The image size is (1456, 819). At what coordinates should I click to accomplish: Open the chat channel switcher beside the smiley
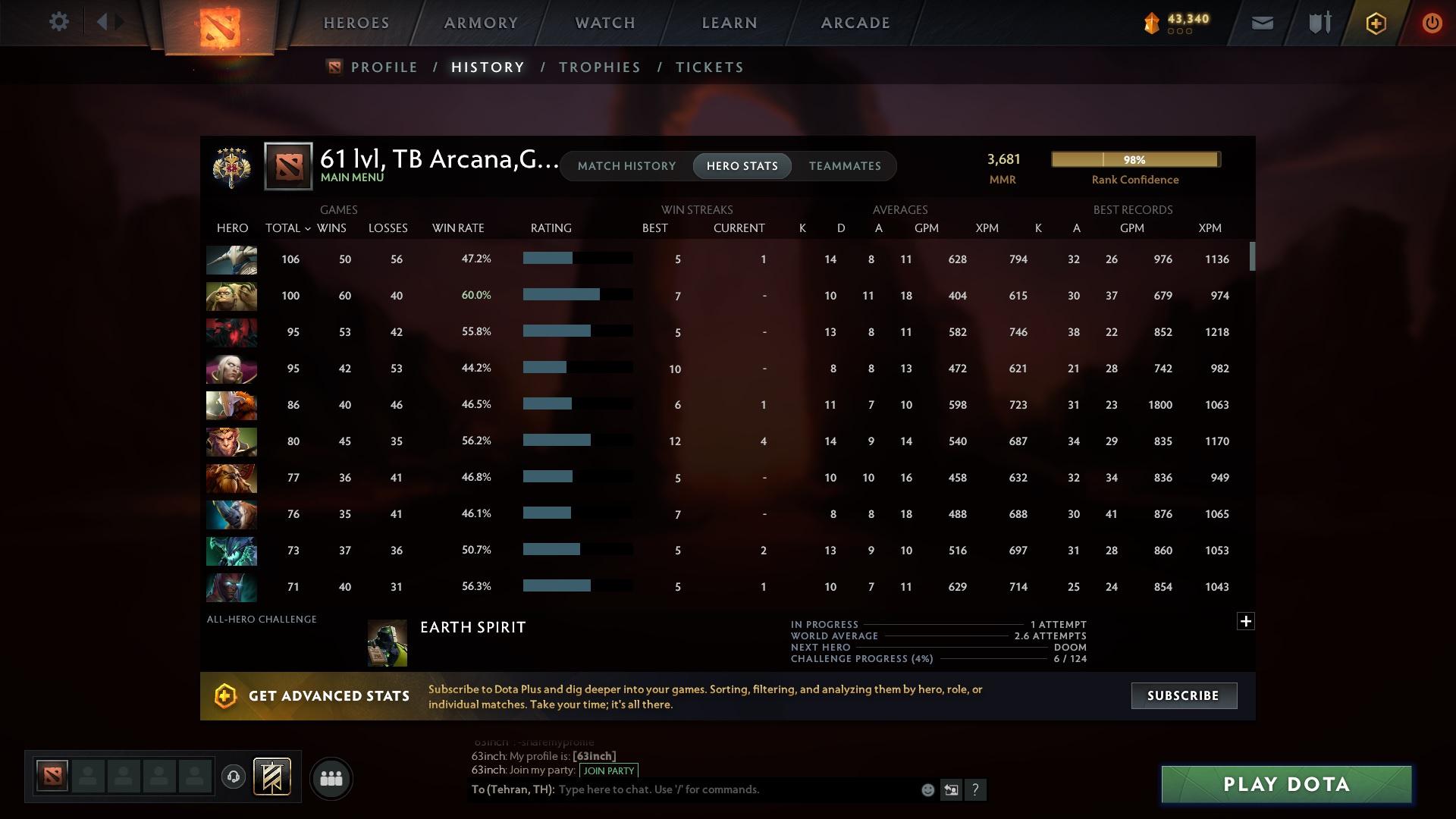(x=952, y=789)
